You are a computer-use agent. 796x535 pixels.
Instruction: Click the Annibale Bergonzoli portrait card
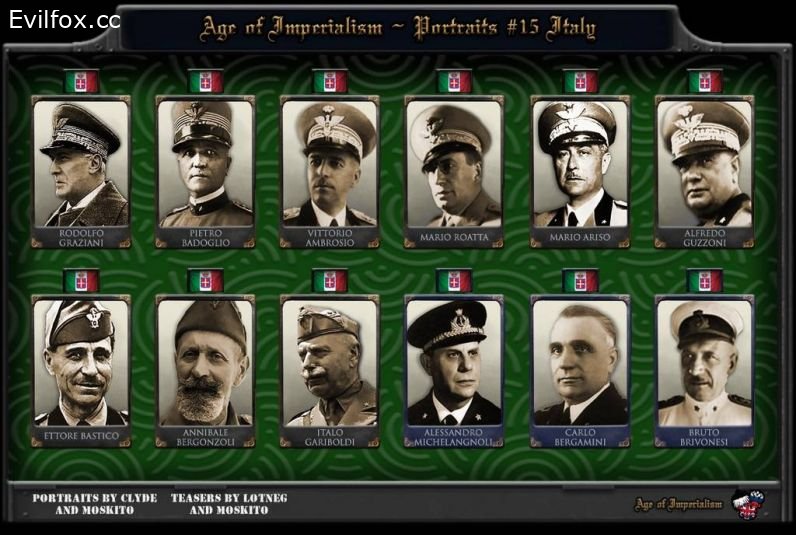pyautogui.click(x=205, y=363)
